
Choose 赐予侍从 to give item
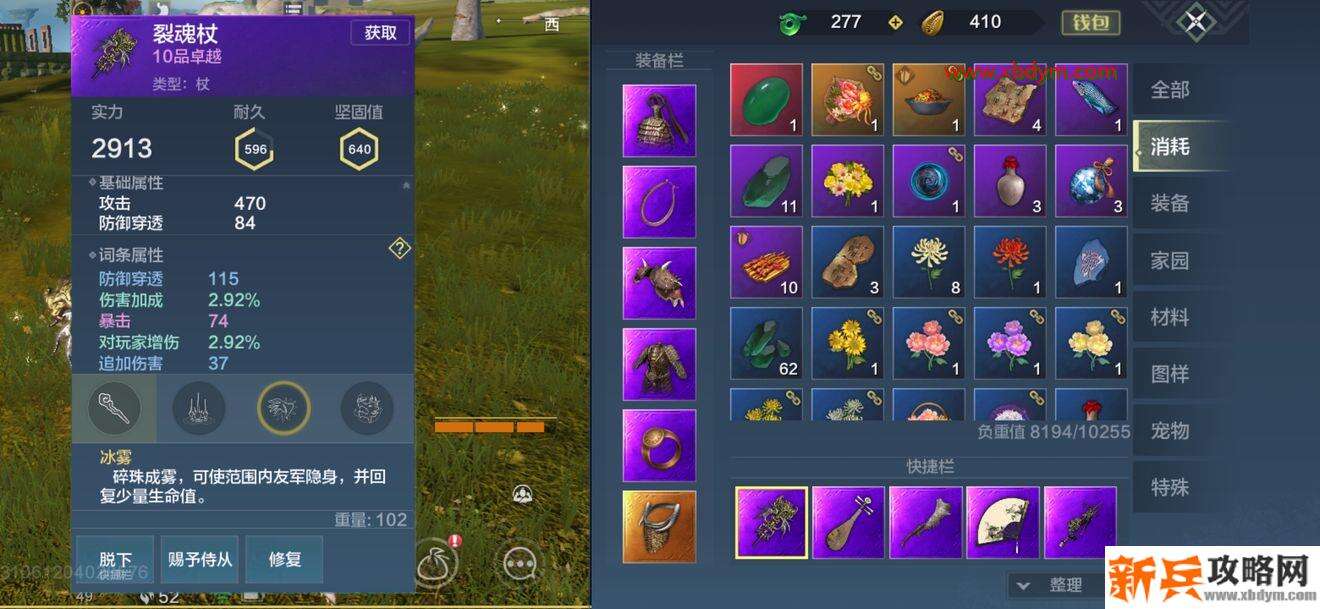(x=199, y=559)
